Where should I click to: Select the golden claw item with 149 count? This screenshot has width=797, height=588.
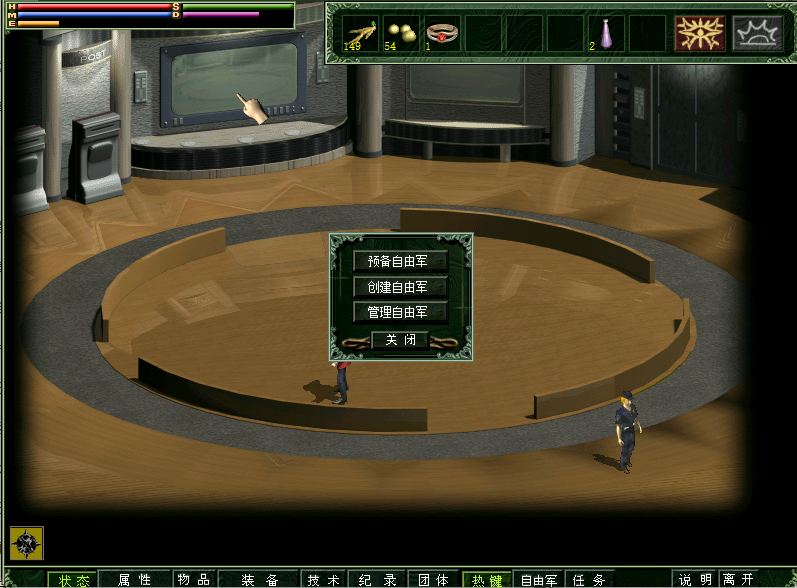(360, 33)
